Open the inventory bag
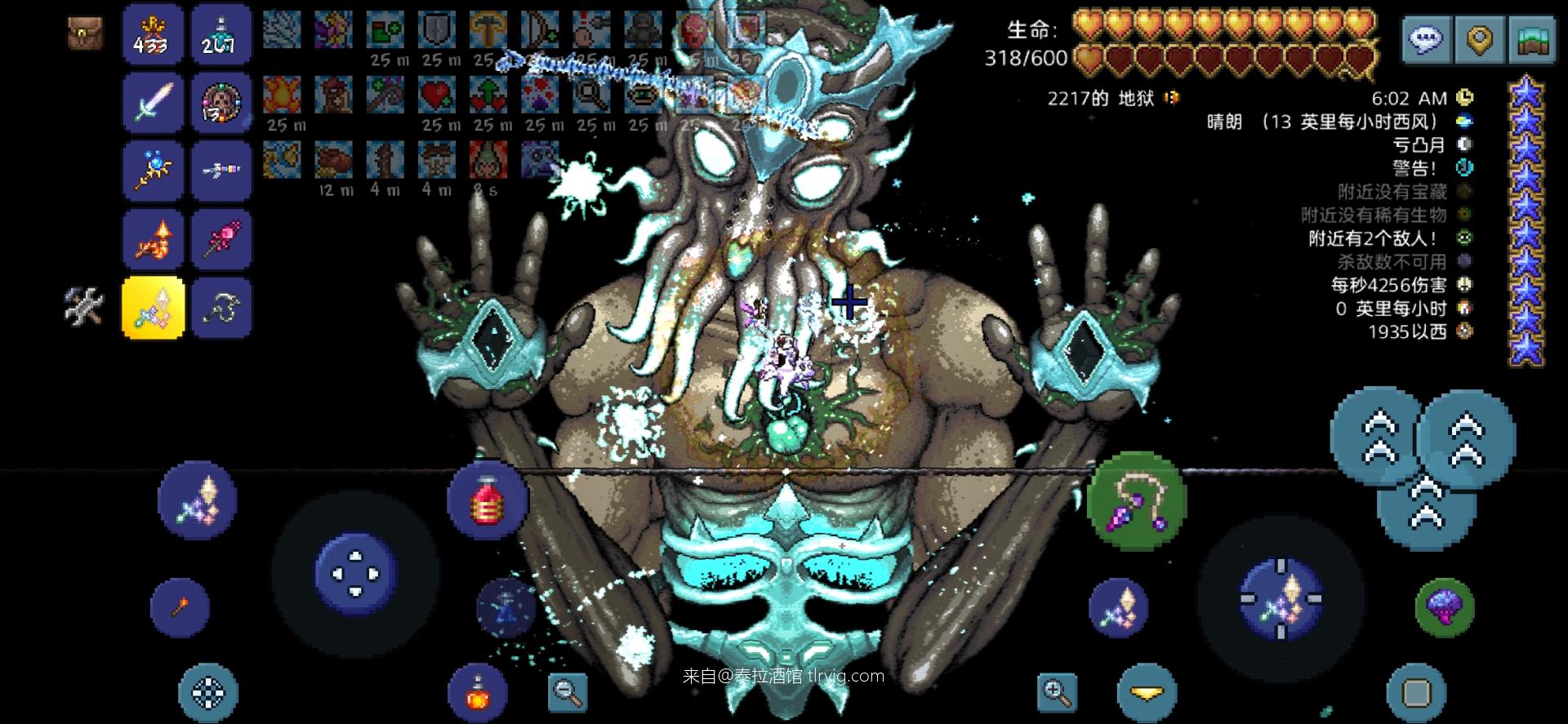The width and height of the screenshot is (1568, 724). 85,33
